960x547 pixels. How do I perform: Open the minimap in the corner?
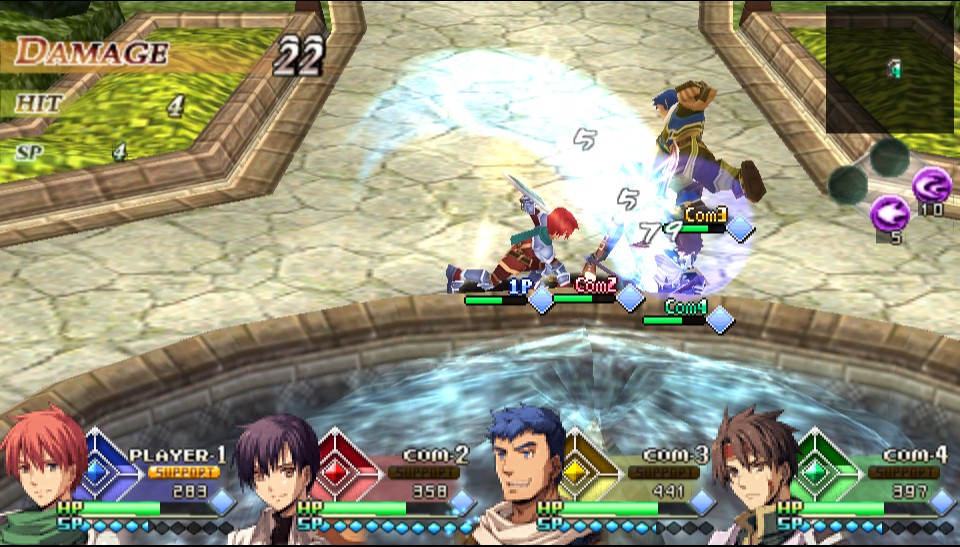pos(889,69)
